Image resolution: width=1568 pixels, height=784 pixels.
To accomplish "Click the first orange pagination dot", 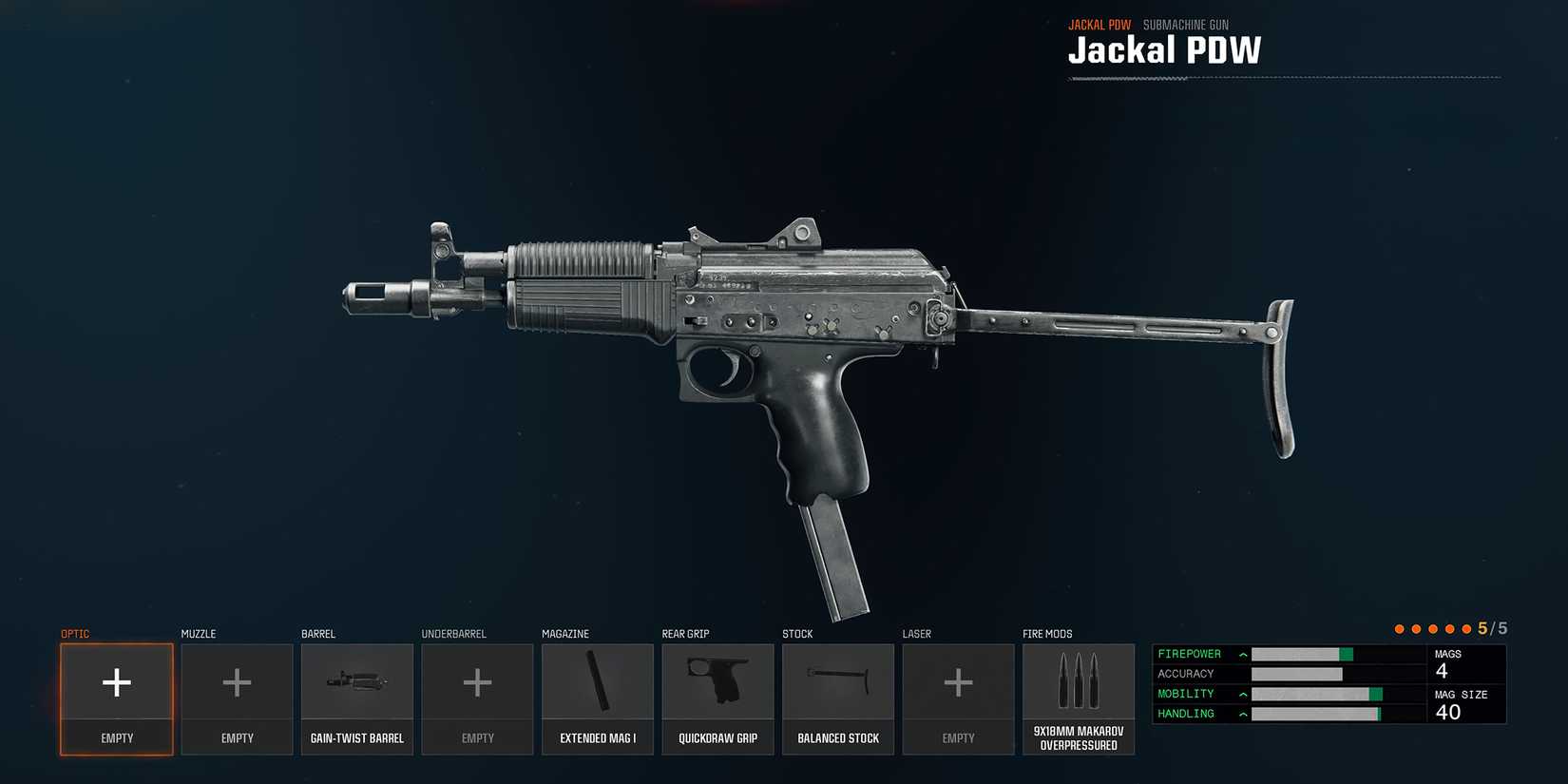I will tap(1399, 628).
